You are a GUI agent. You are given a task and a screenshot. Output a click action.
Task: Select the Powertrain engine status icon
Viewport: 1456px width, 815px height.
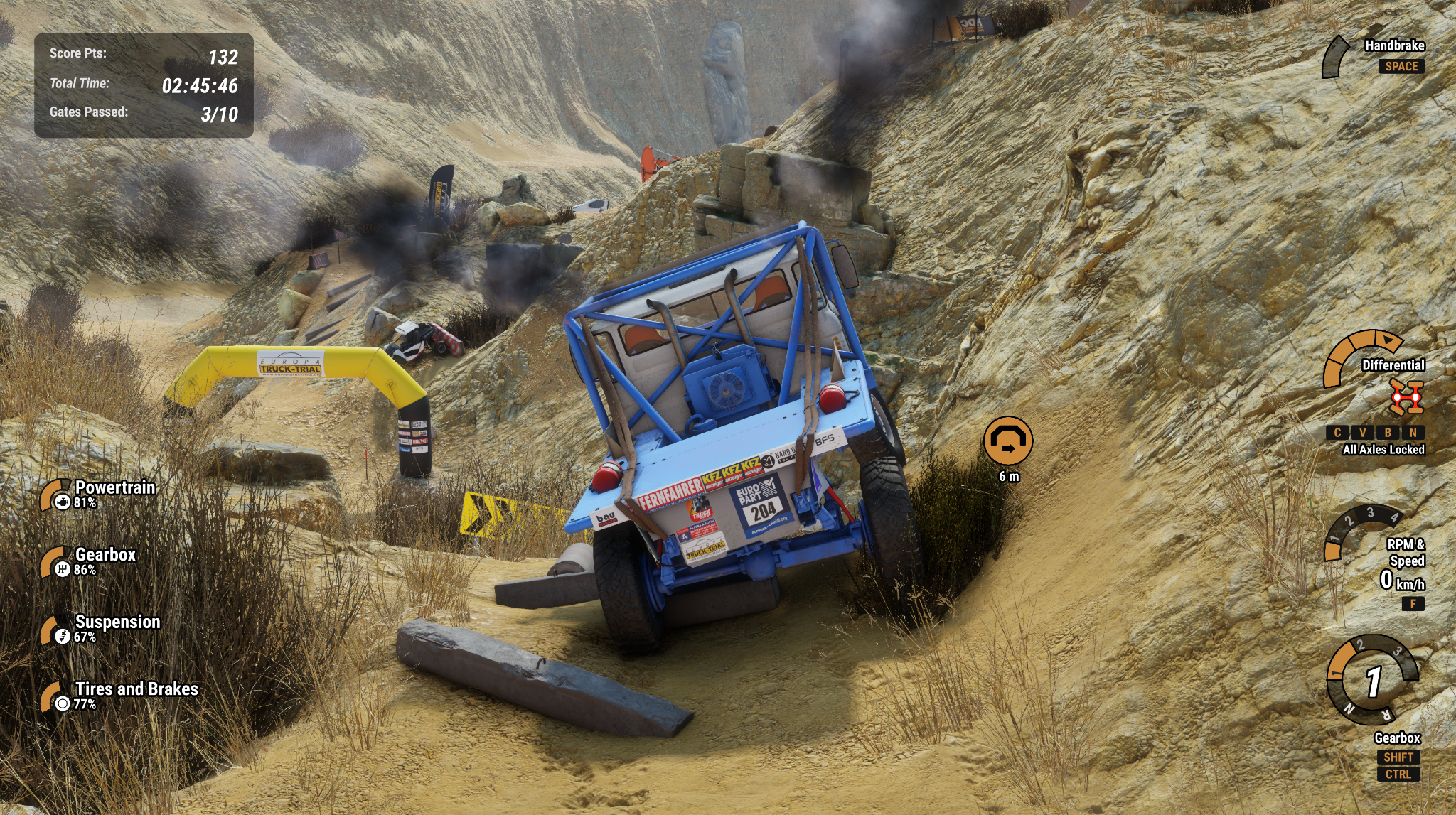click(62, 502)
